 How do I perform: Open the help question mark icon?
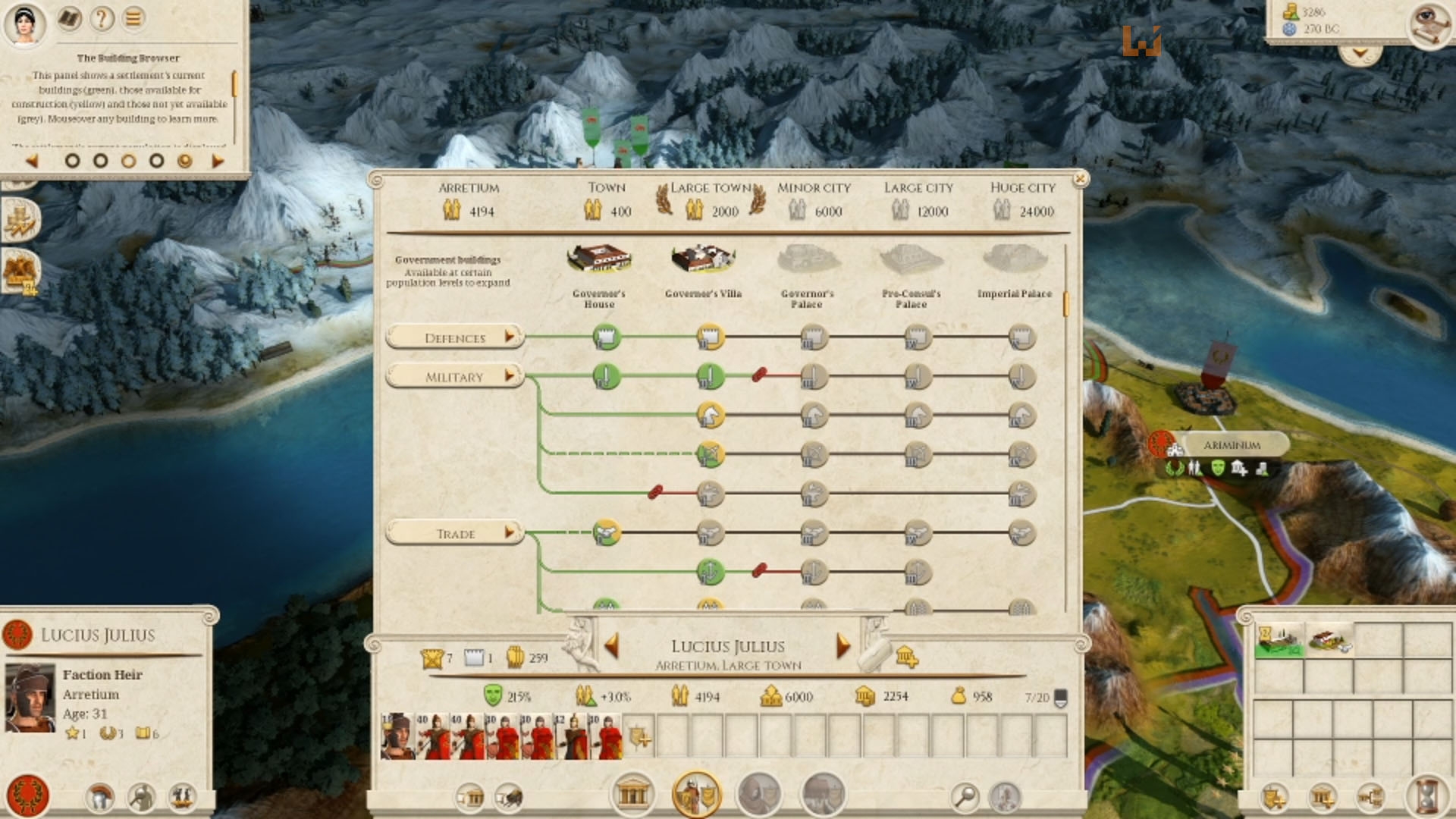[x=102, y=18]
